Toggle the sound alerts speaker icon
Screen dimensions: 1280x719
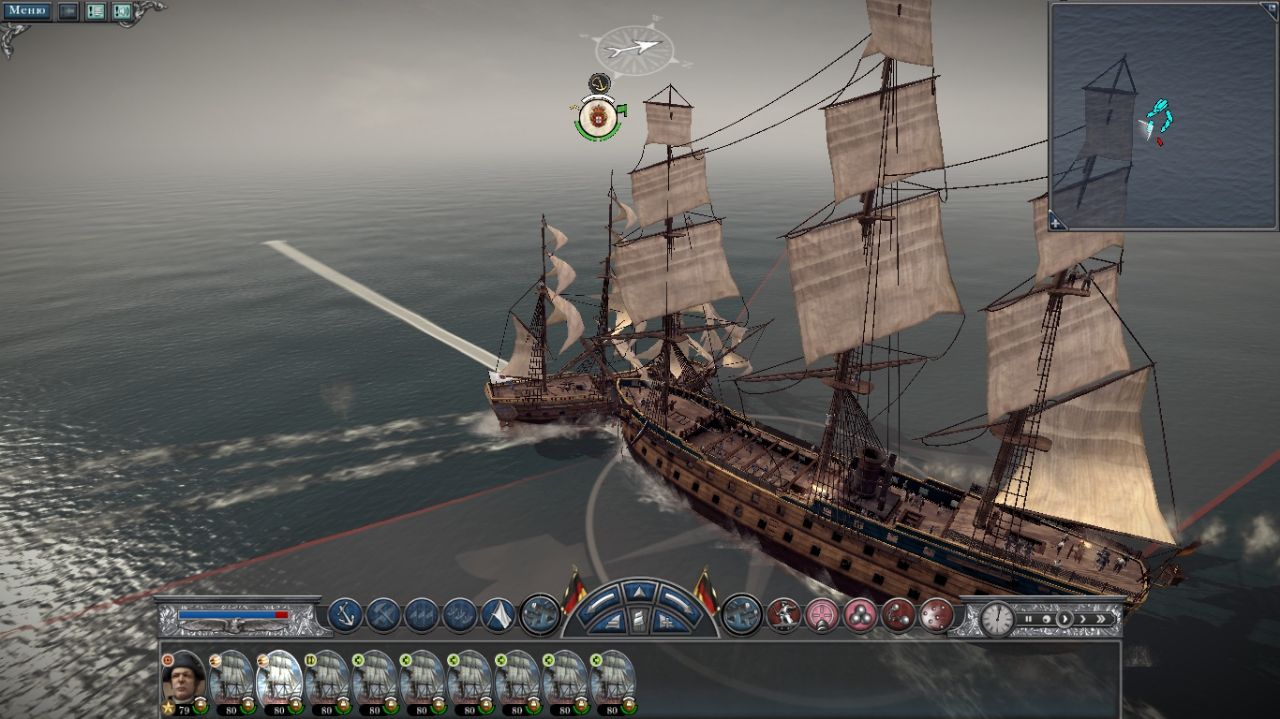[121, 12]
